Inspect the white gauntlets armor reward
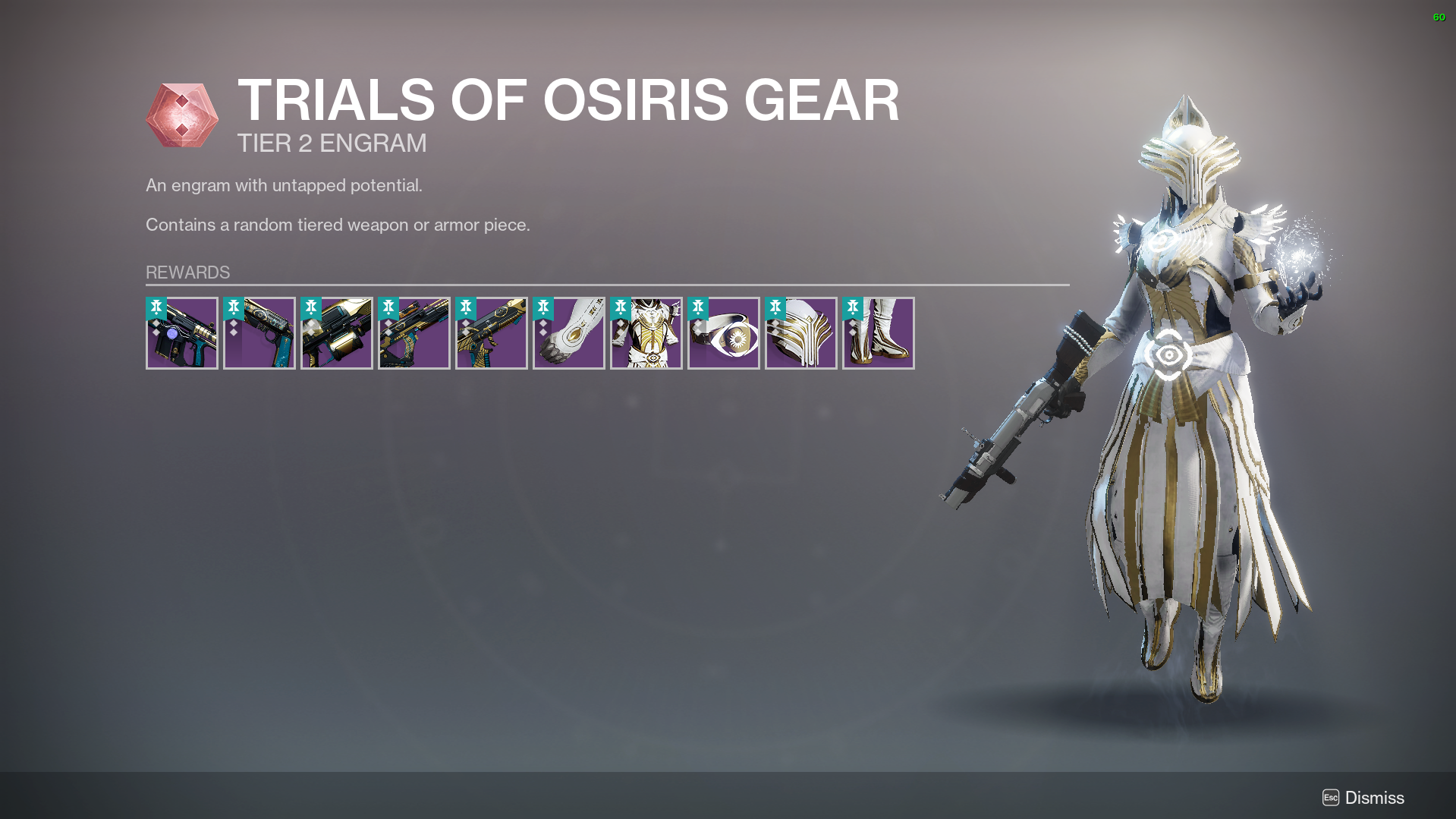 569,333
